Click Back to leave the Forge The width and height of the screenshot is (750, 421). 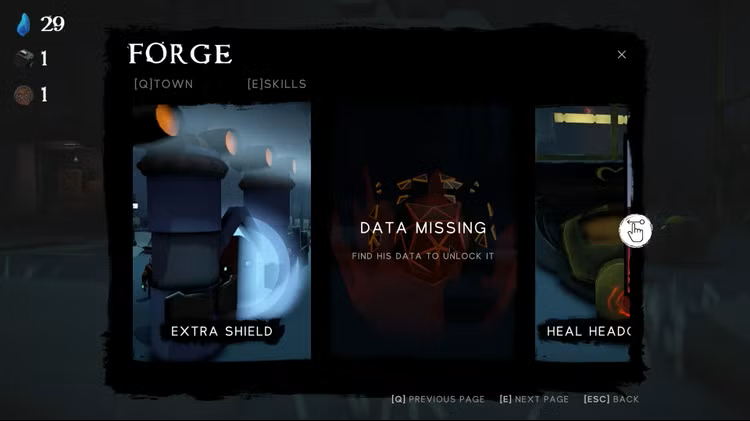(611, 399)
